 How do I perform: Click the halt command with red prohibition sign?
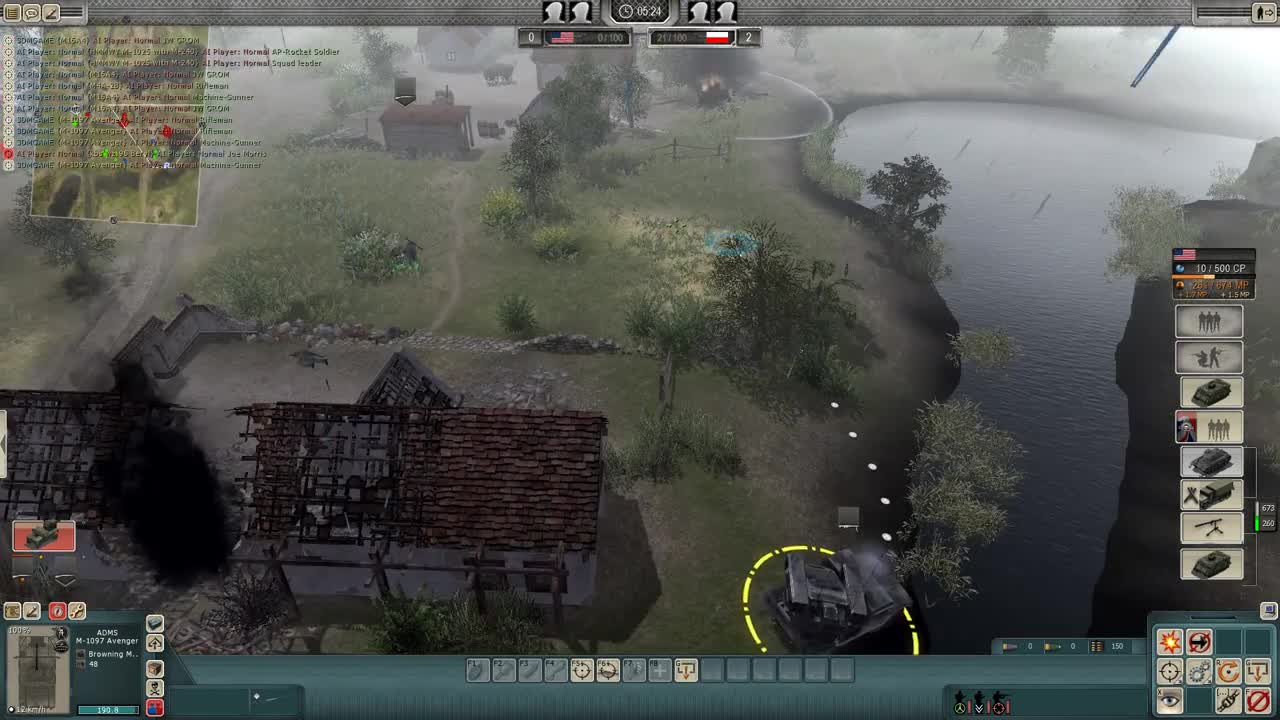pyautogui.click(x=1258, y=700)
